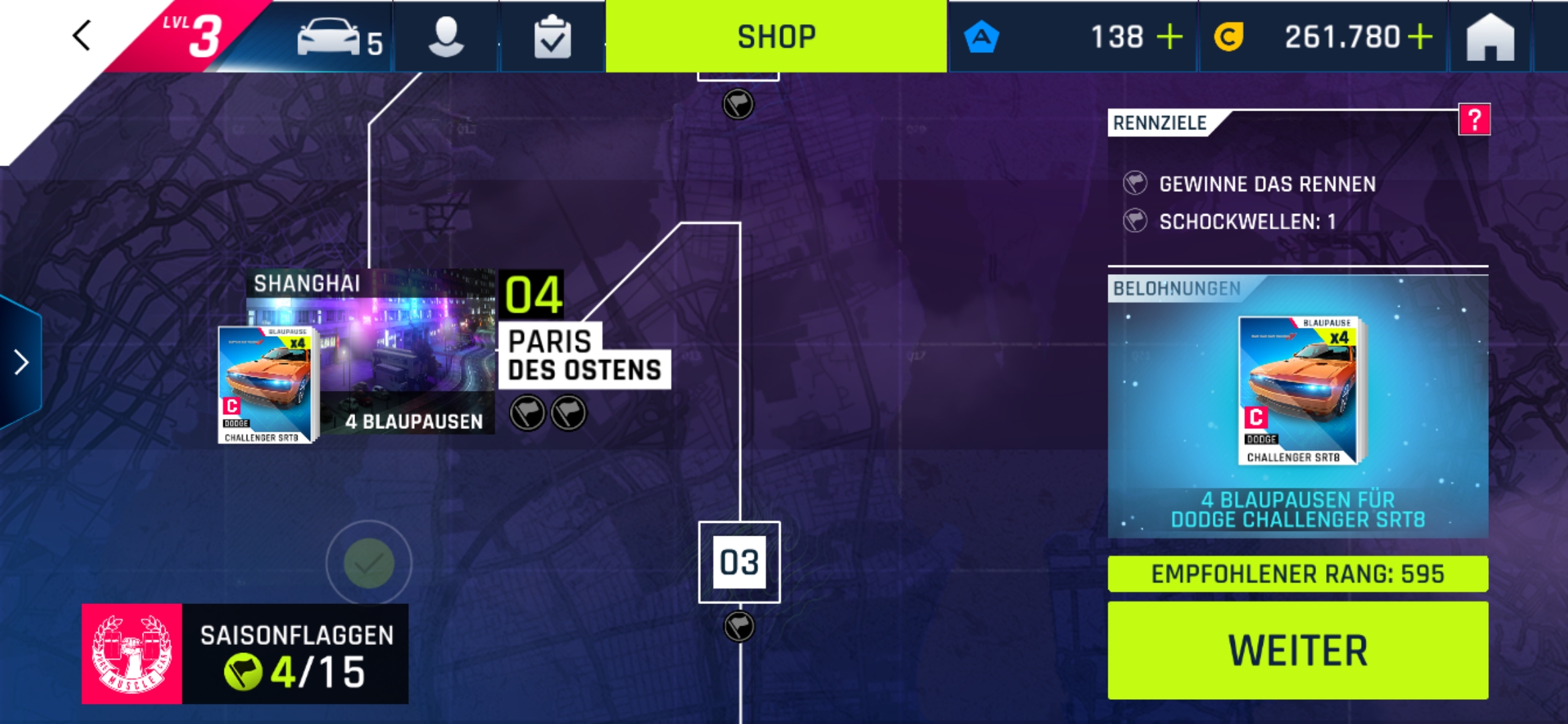Screen dimensions: 1568x724
Task: Open the player profile icon
Action: point(446,38)
